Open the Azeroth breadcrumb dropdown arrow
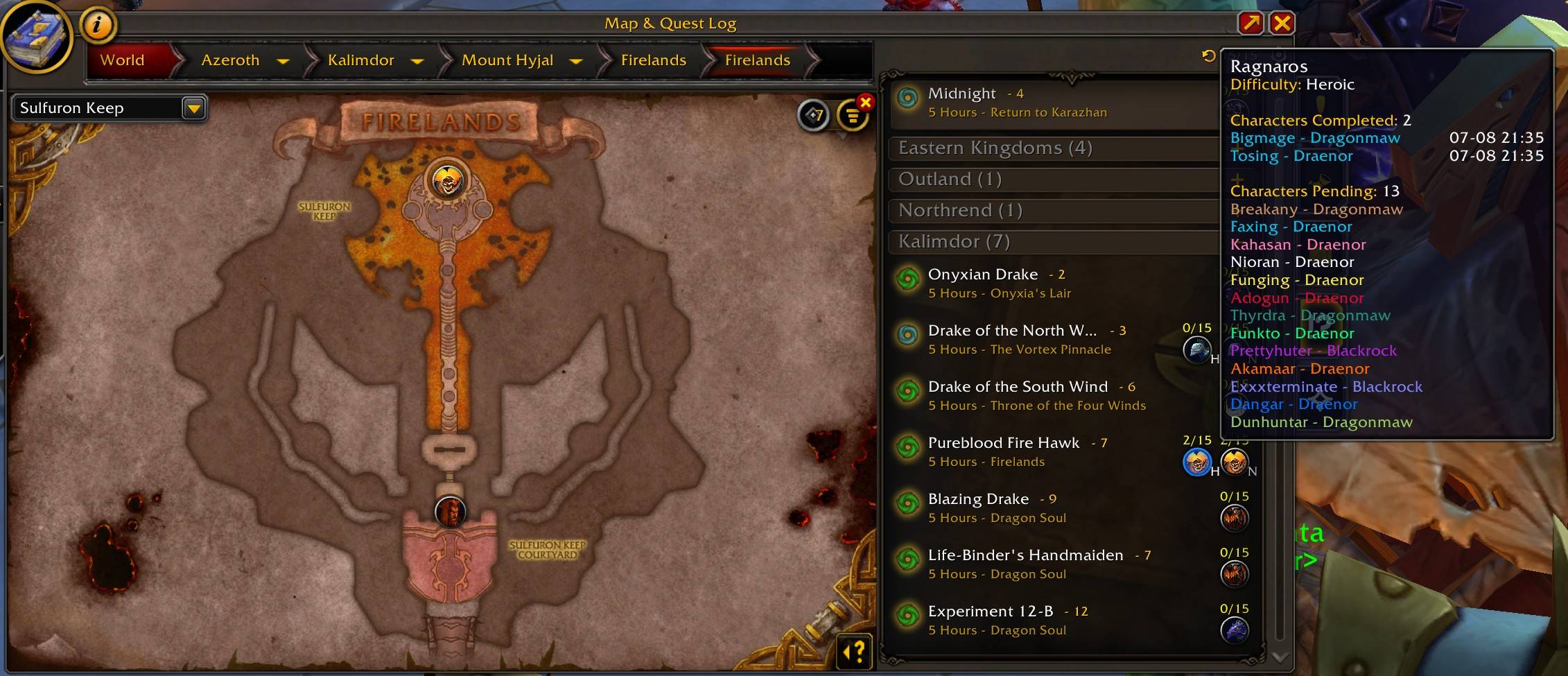The height and width of the screenshot is (676, 1568). [284, 61]
